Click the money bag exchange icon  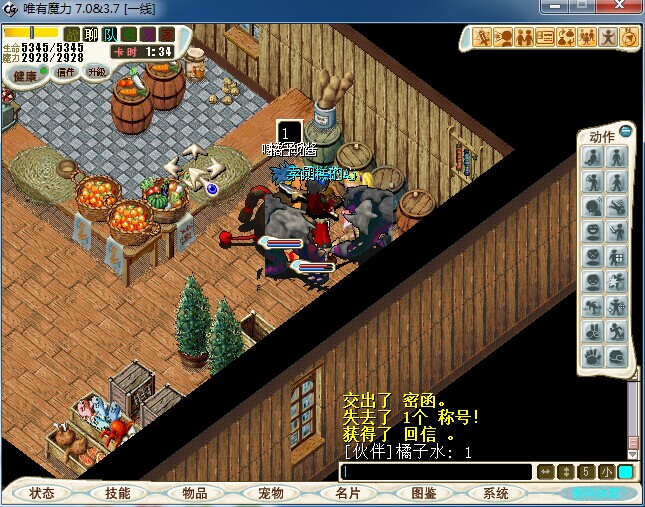click(x=566, y=38)
